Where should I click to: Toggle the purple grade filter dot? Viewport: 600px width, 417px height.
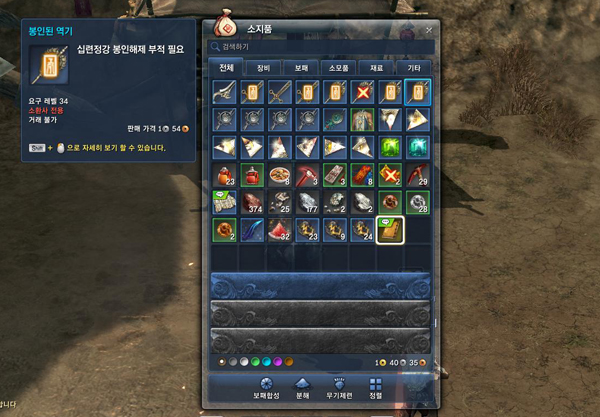280,361
